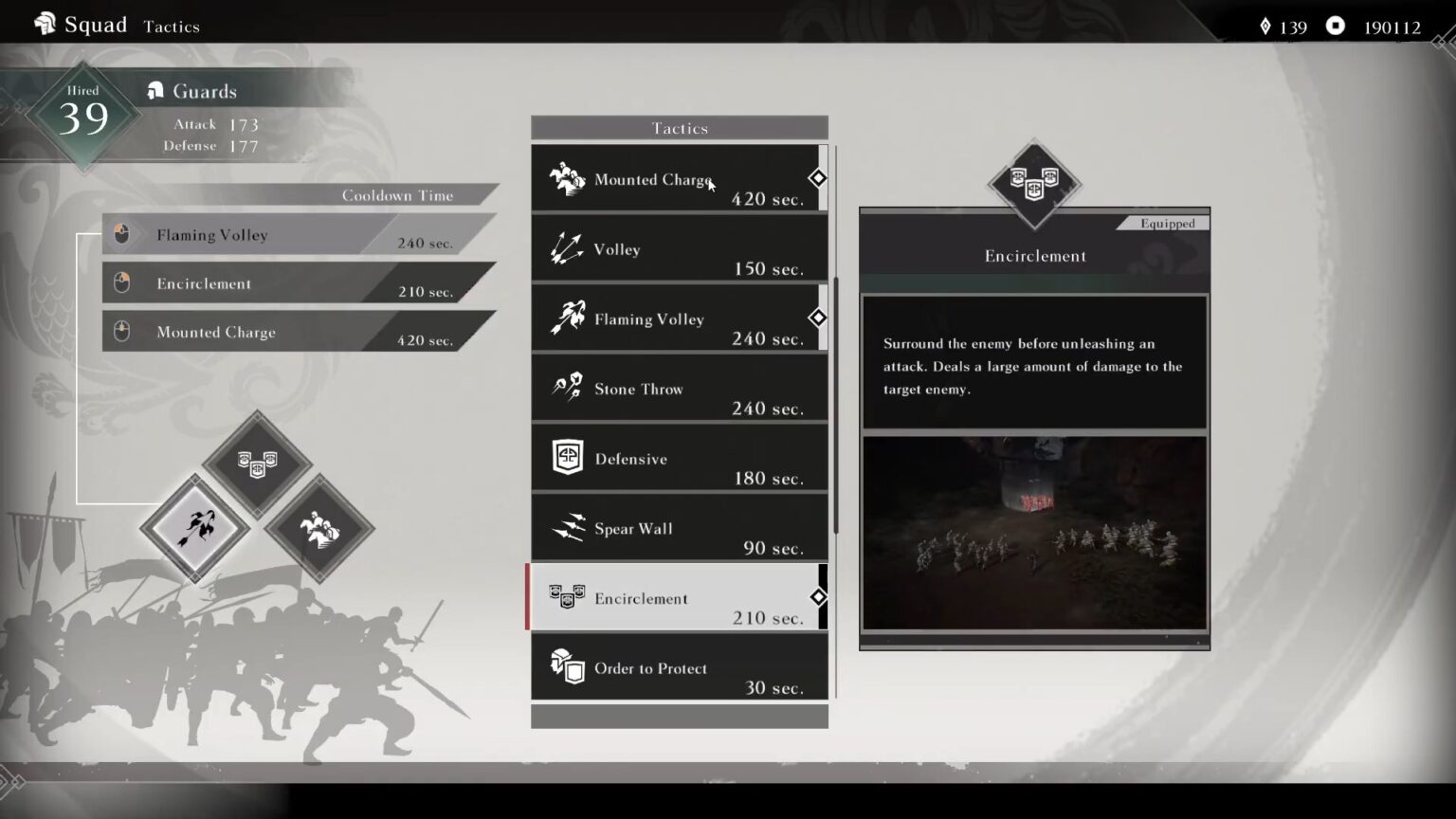Viewport: 1456px width, 819px height.
Task: Click the Stone Throw icon
Action: coord(567,385)
